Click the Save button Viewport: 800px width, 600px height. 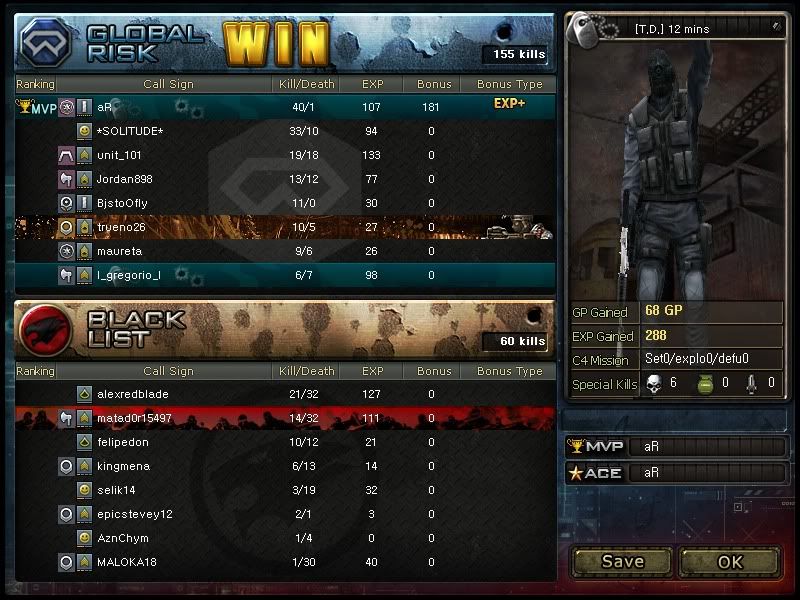point(622,561)
